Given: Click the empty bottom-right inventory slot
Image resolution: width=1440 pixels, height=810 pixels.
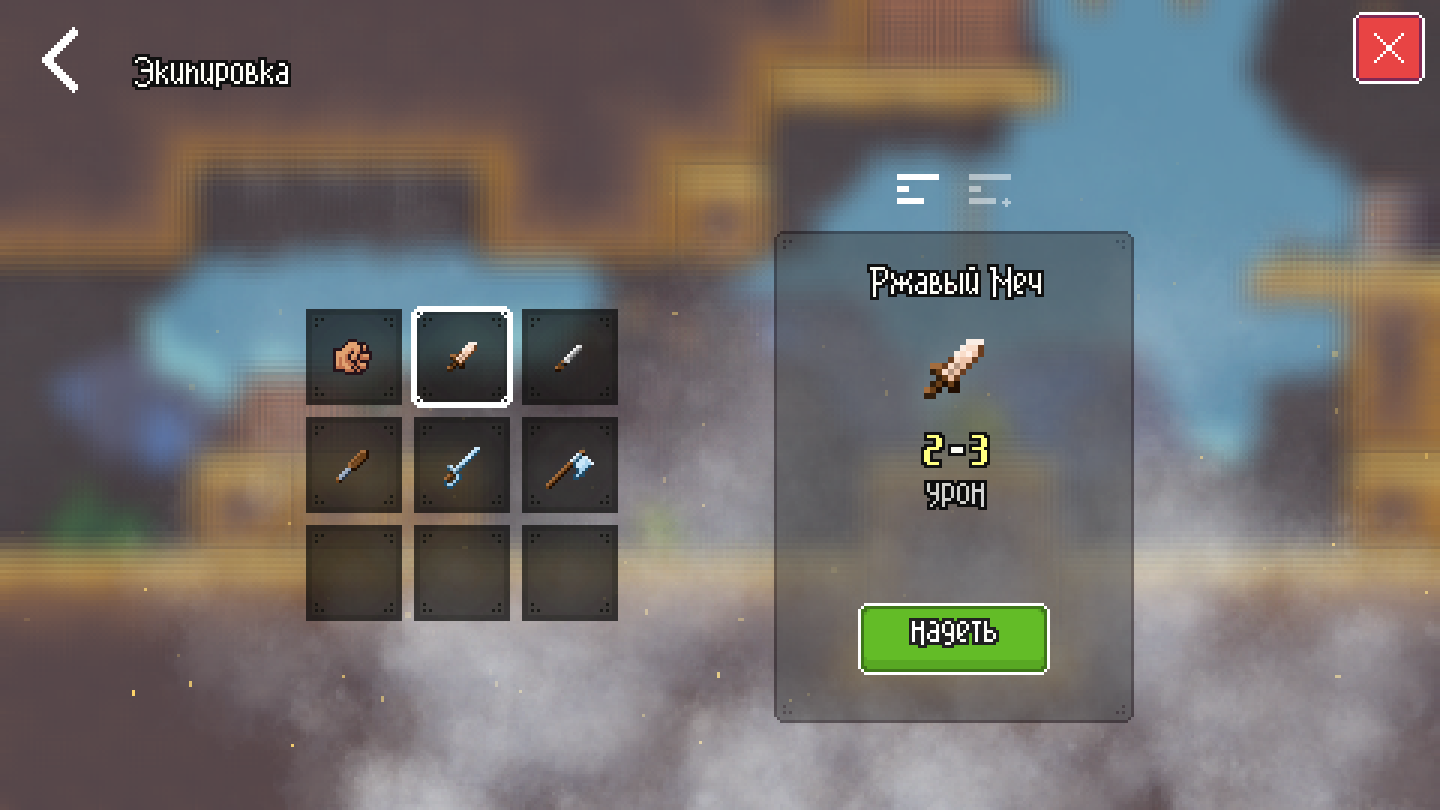Looking at the screenshot, I should (x=568, y=571).
